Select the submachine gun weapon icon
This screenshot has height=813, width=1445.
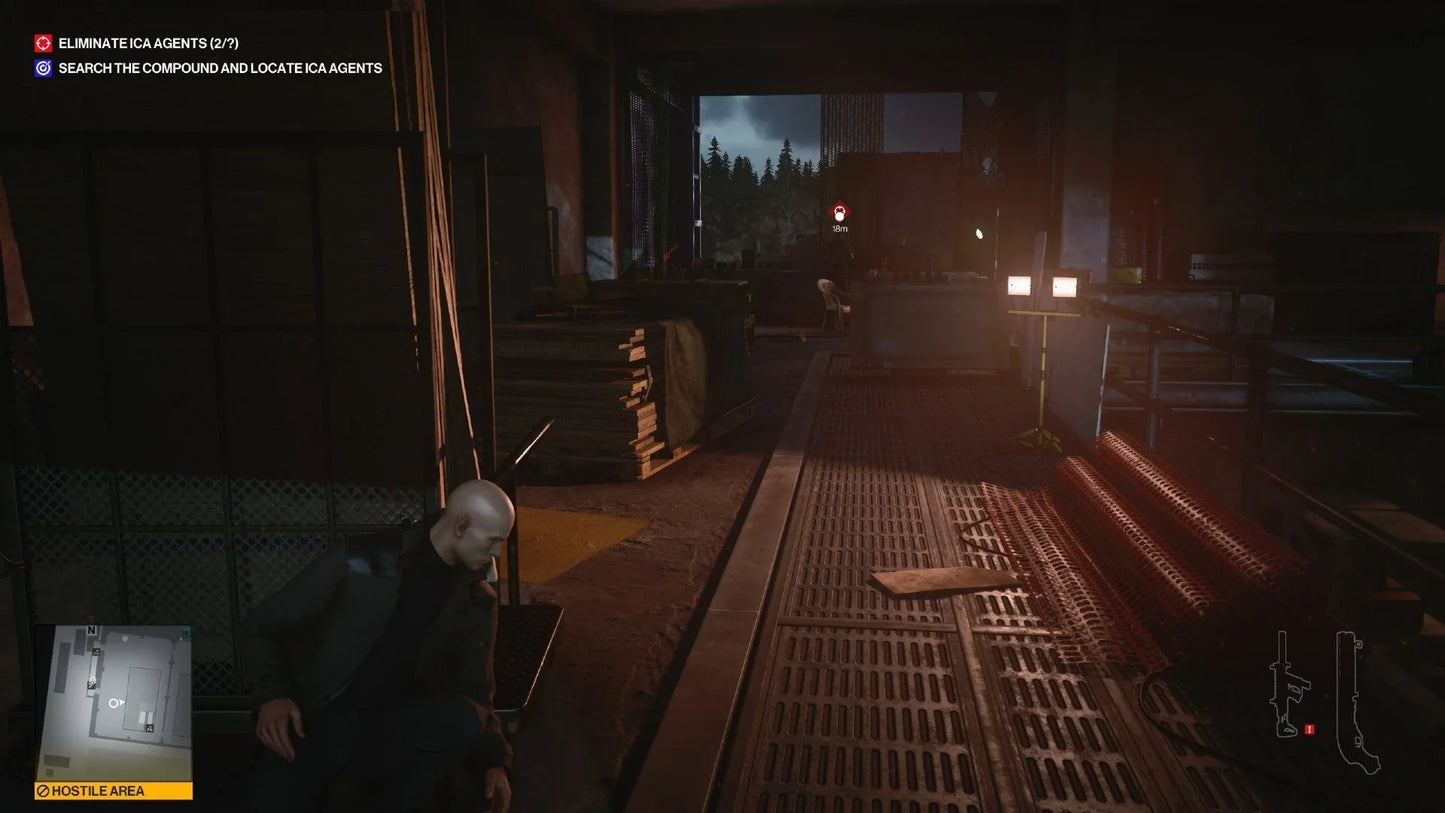coord(1289,683)
